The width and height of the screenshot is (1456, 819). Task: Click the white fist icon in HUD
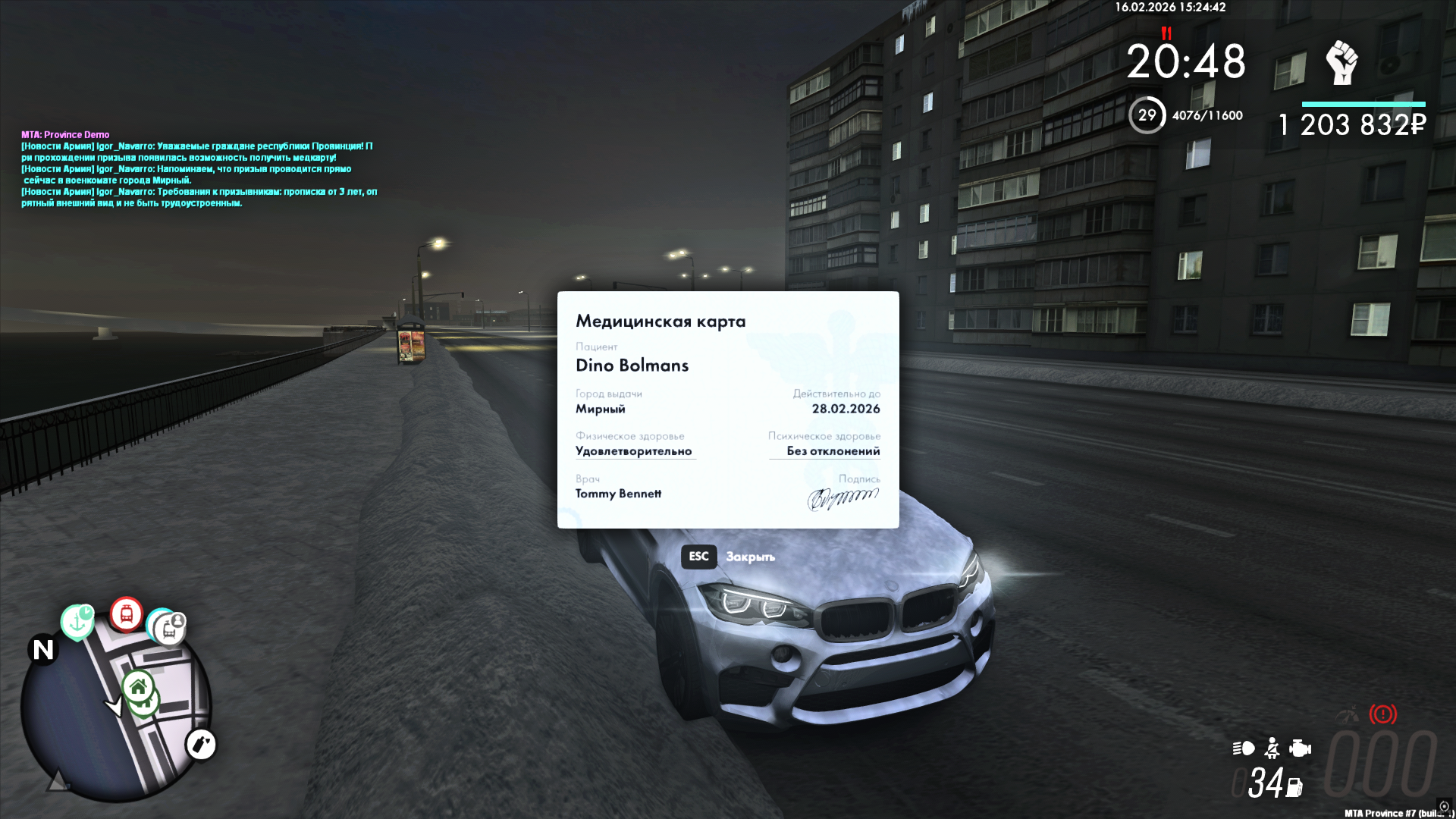point(1341,63)
